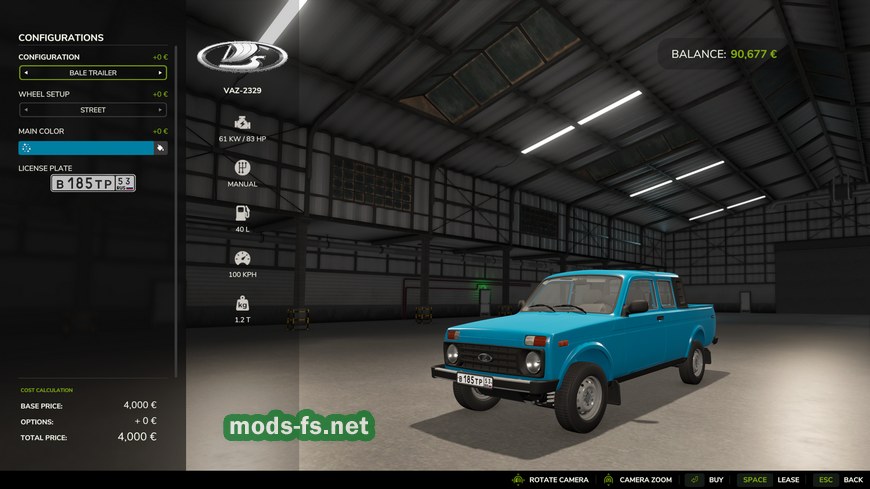Go Back using the bottom bar label
The width and height of the screenshot is (870, 489).
click(852, 480)
